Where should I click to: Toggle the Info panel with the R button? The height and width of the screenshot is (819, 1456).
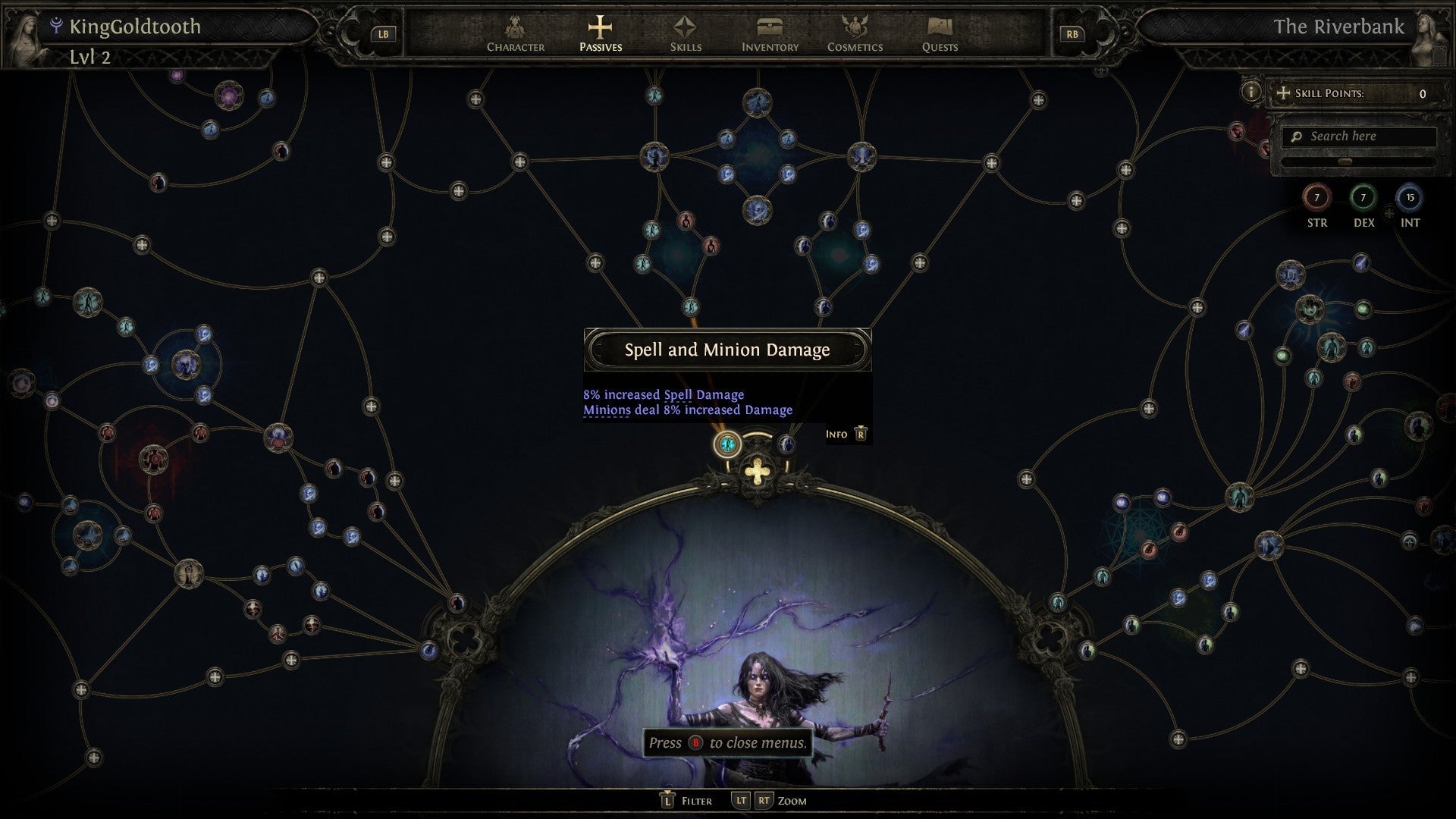point(859,435)
